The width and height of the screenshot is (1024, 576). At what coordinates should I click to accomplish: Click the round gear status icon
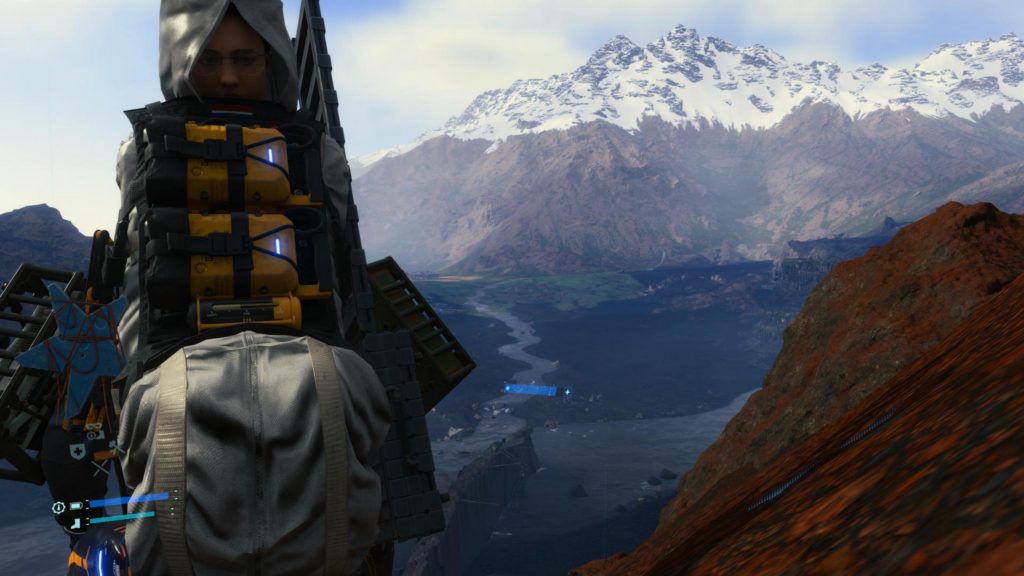(59, 507)
